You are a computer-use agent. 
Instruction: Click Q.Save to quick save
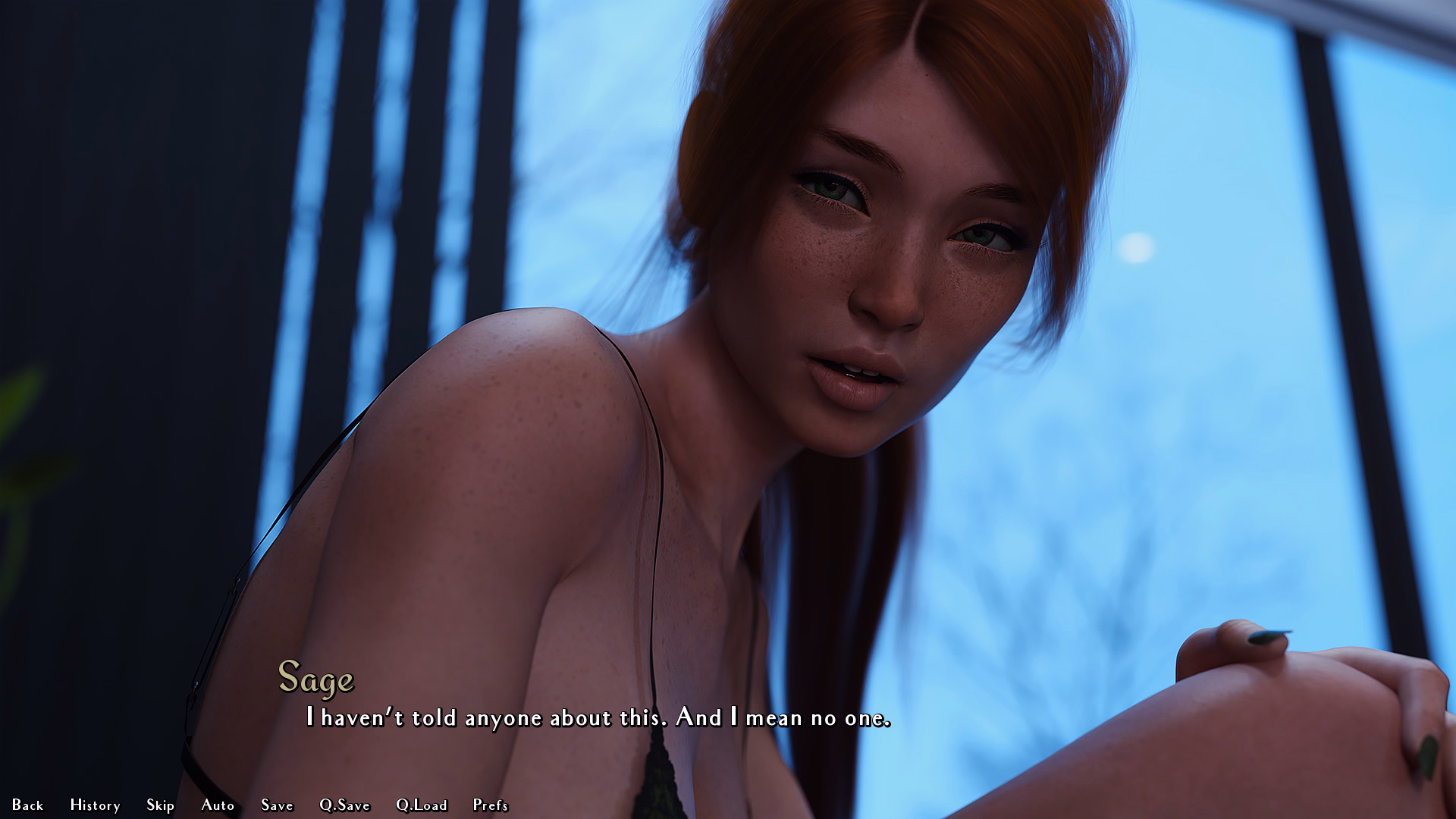click(x=344, y=805)
